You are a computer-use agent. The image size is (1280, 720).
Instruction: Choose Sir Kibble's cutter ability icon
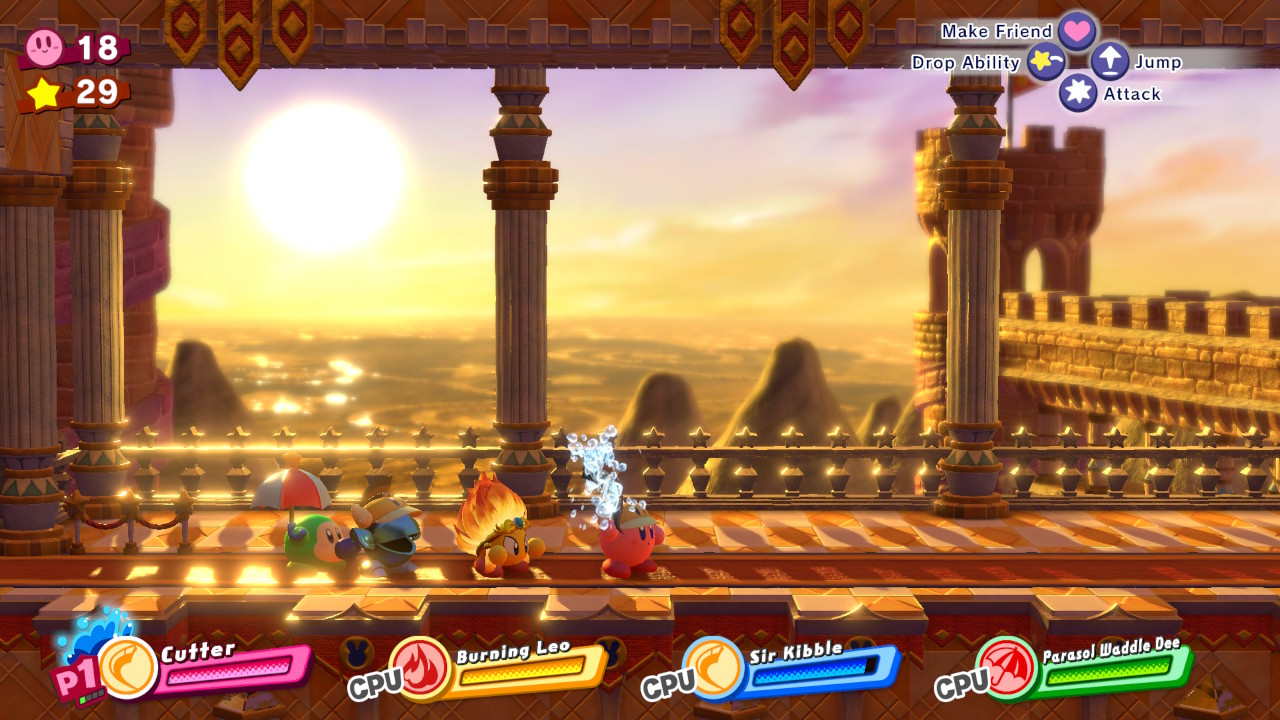click(714, 667)
